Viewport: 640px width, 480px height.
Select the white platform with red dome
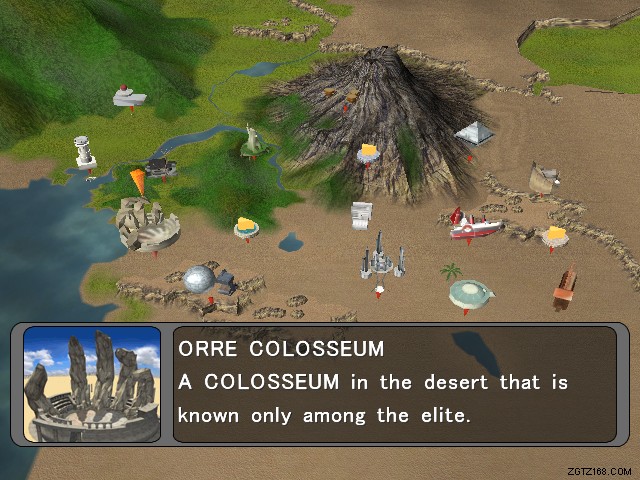[128, 96]
